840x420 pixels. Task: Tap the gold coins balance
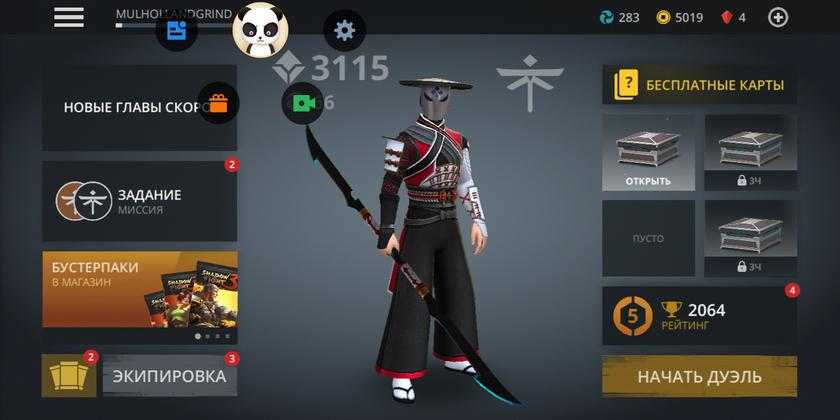pos(679,17)
